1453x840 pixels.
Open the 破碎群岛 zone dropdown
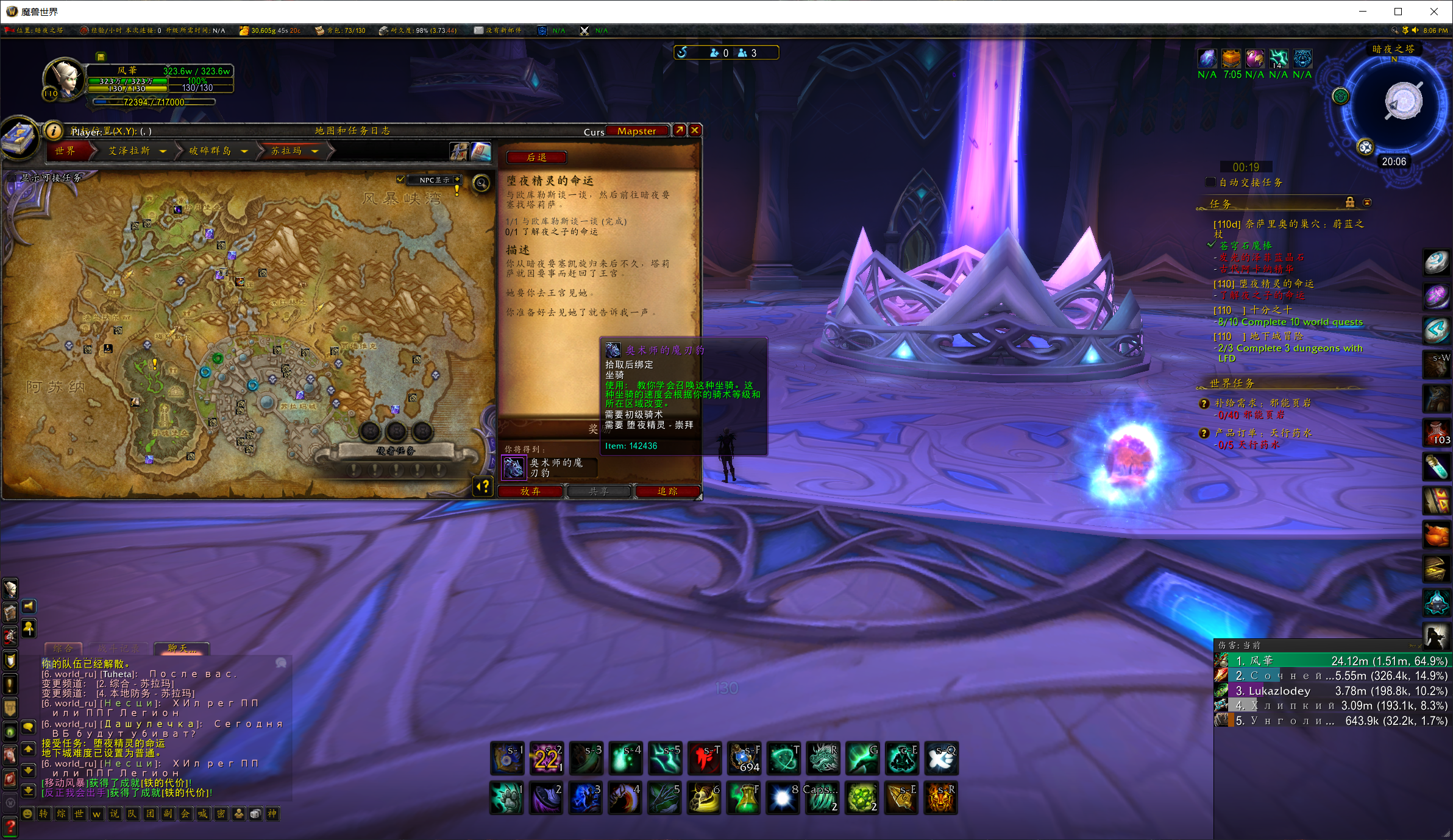pos(244,151)
